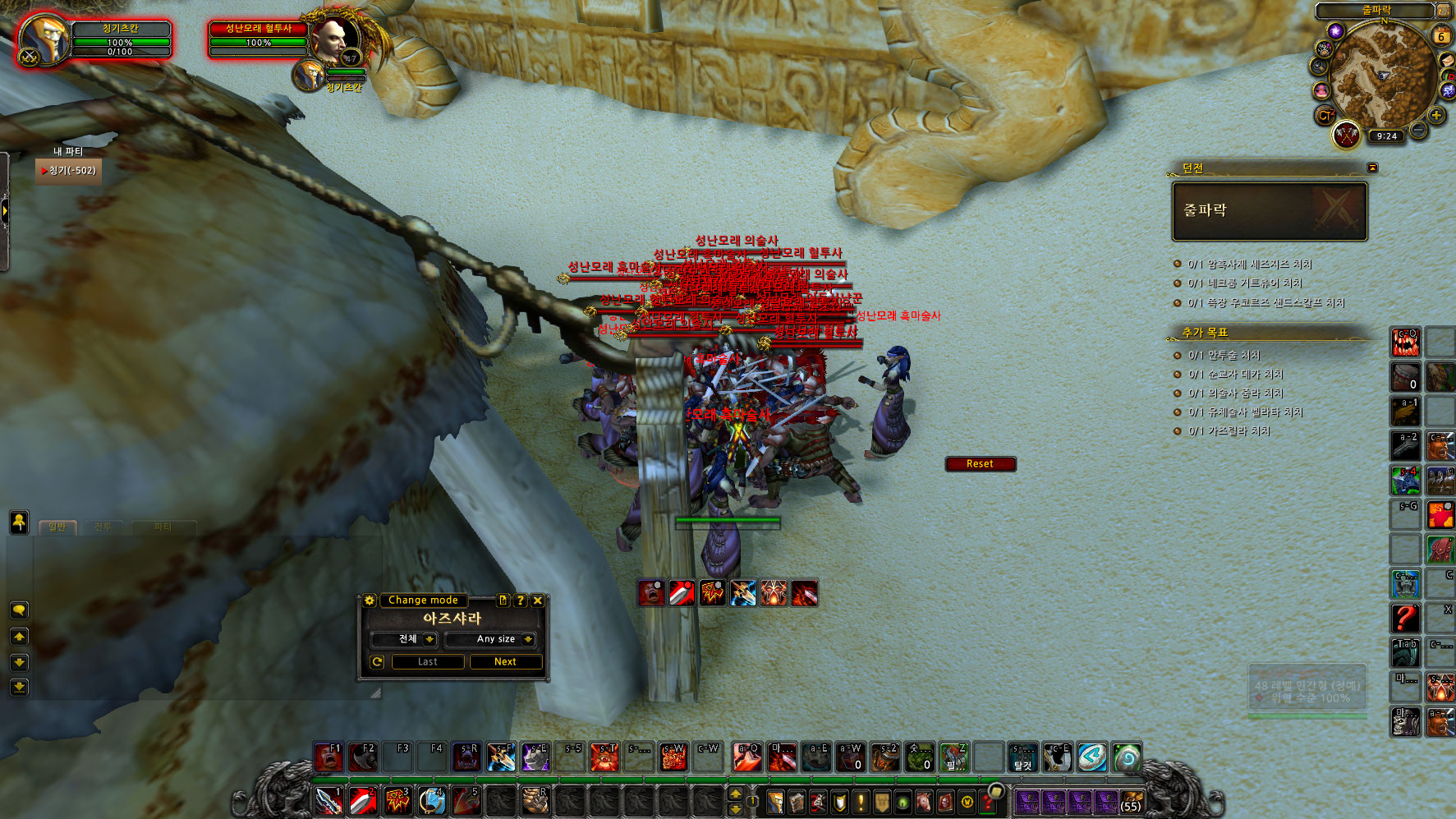This screenshot has width=1456, height=819.
Task: Click the hearthstone icon at the action bar's right end
Action: click(1128, 757)
